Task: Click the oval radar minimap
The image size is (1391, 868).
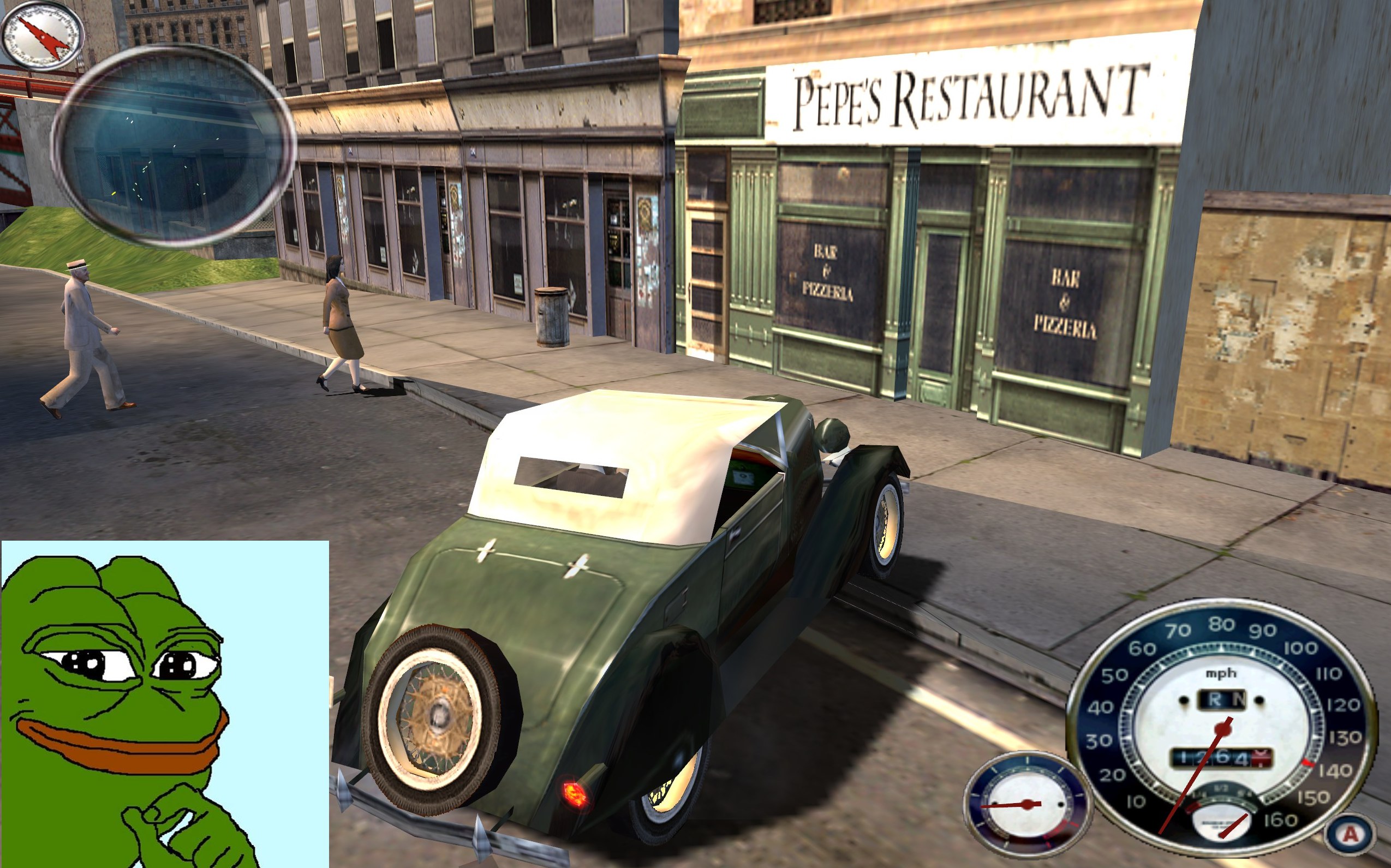Action: click(172, 146)
